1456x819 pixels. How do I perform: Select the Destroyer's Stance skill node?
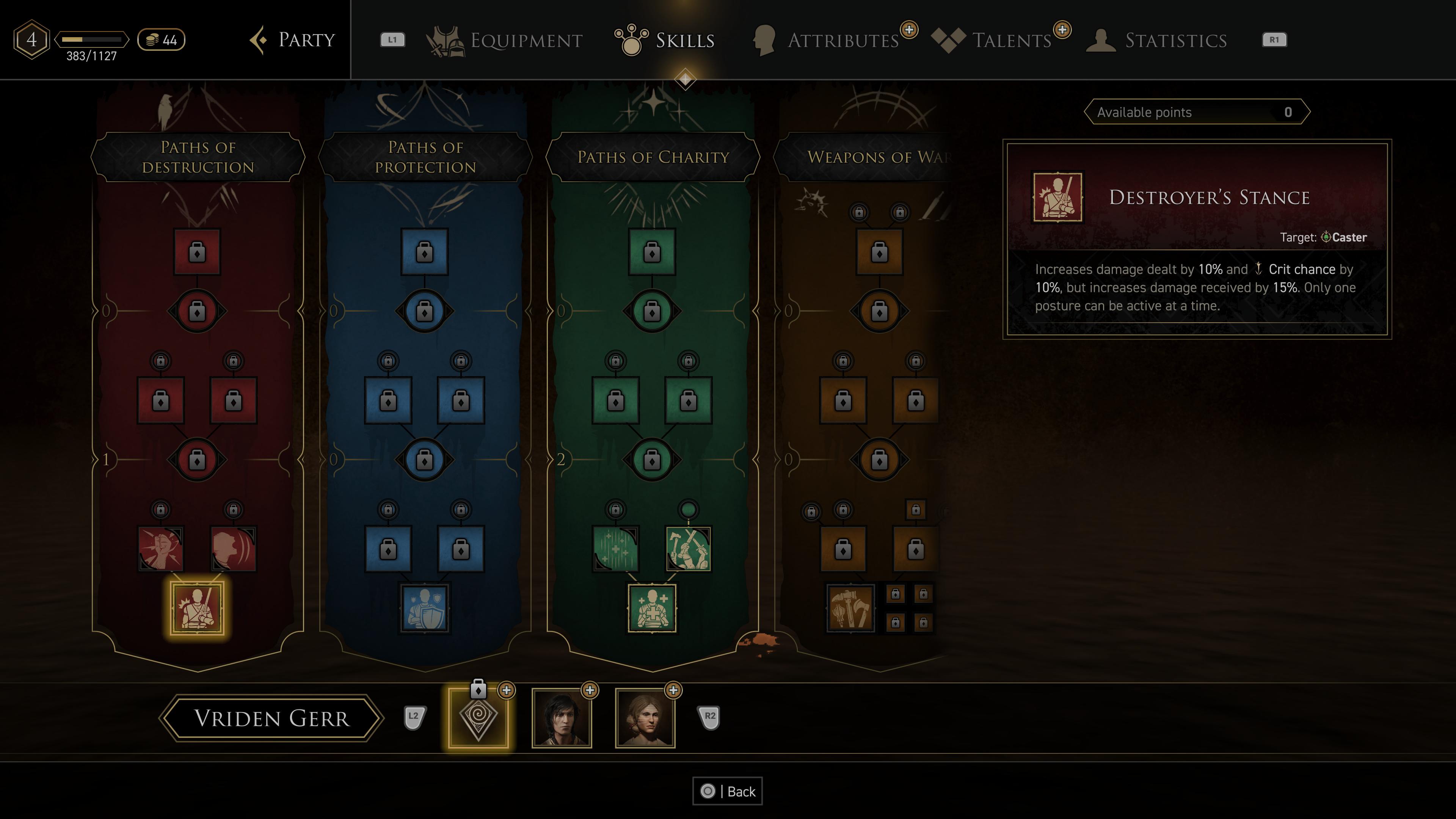[x=197, y=609]
